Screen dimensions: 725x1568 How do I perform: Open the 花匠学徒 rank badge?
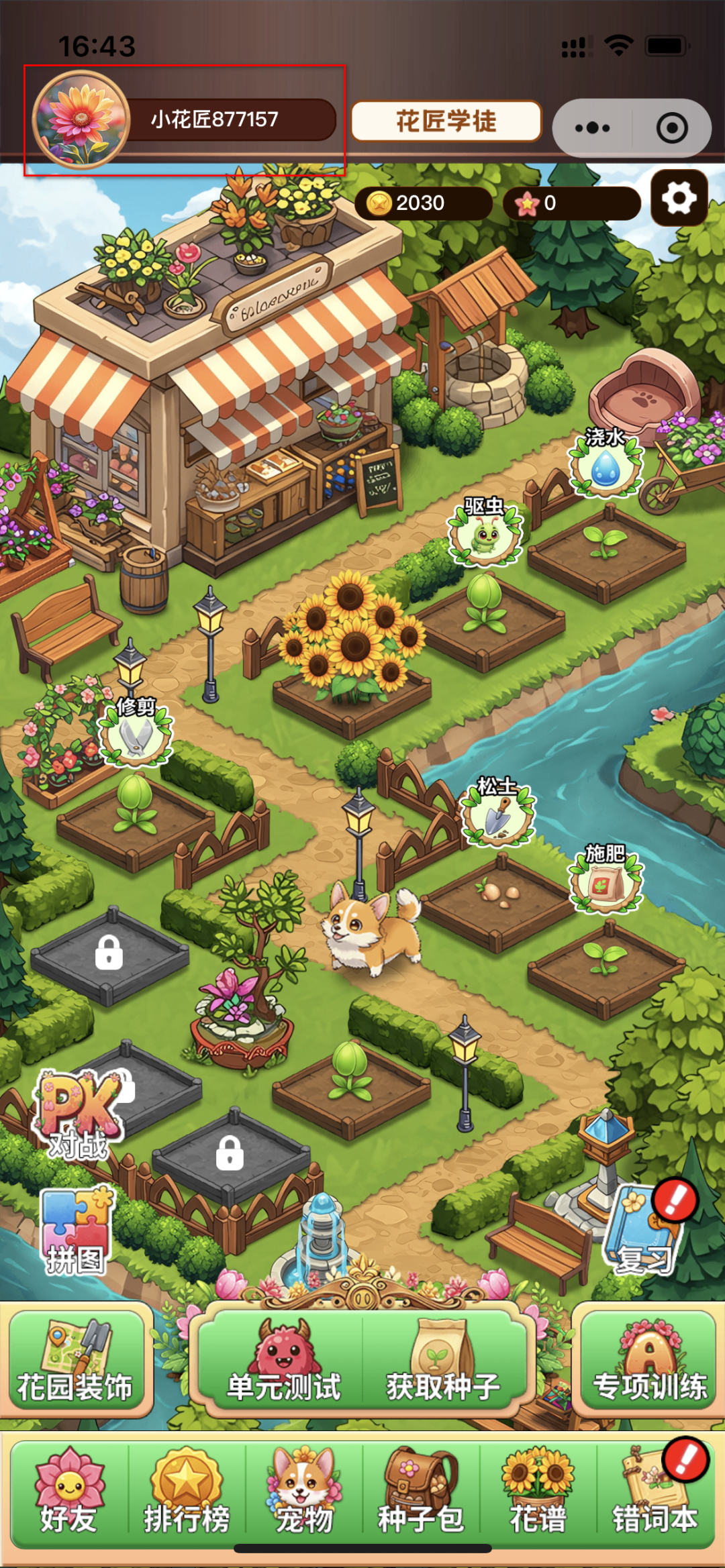446,121
